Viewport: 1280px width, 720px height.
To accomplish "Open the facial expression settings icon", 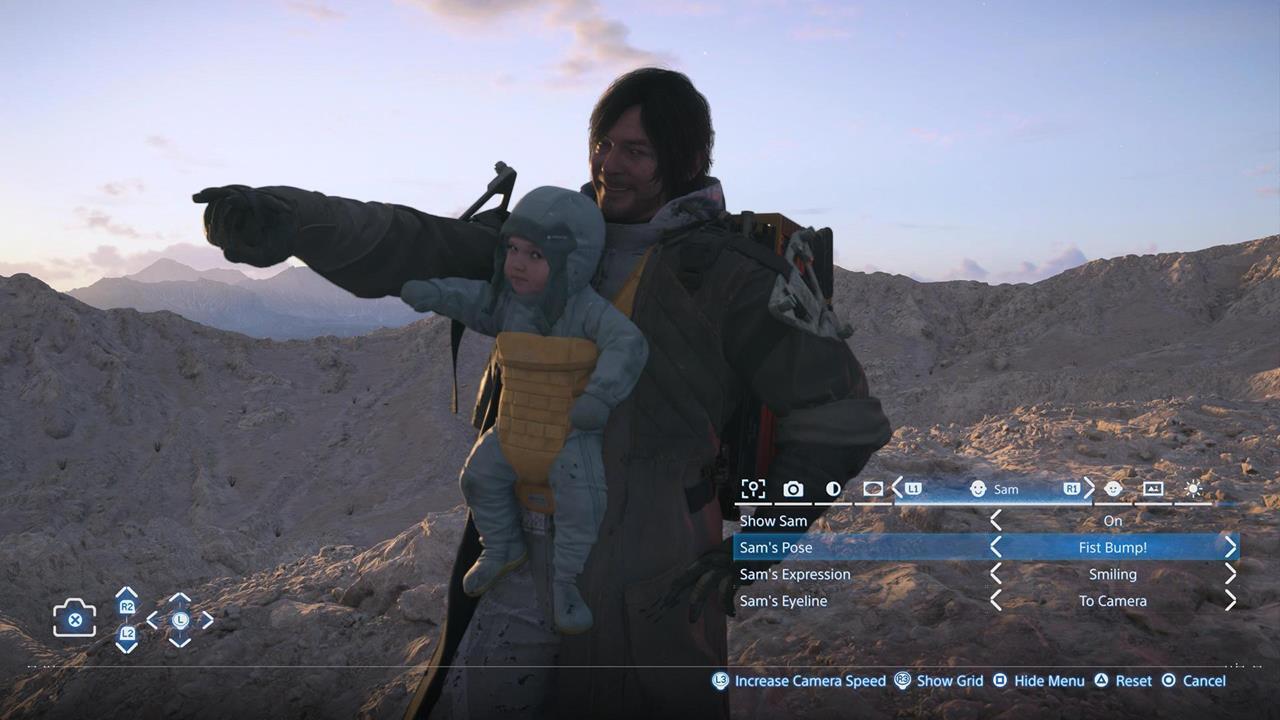I will [1113, 489].
